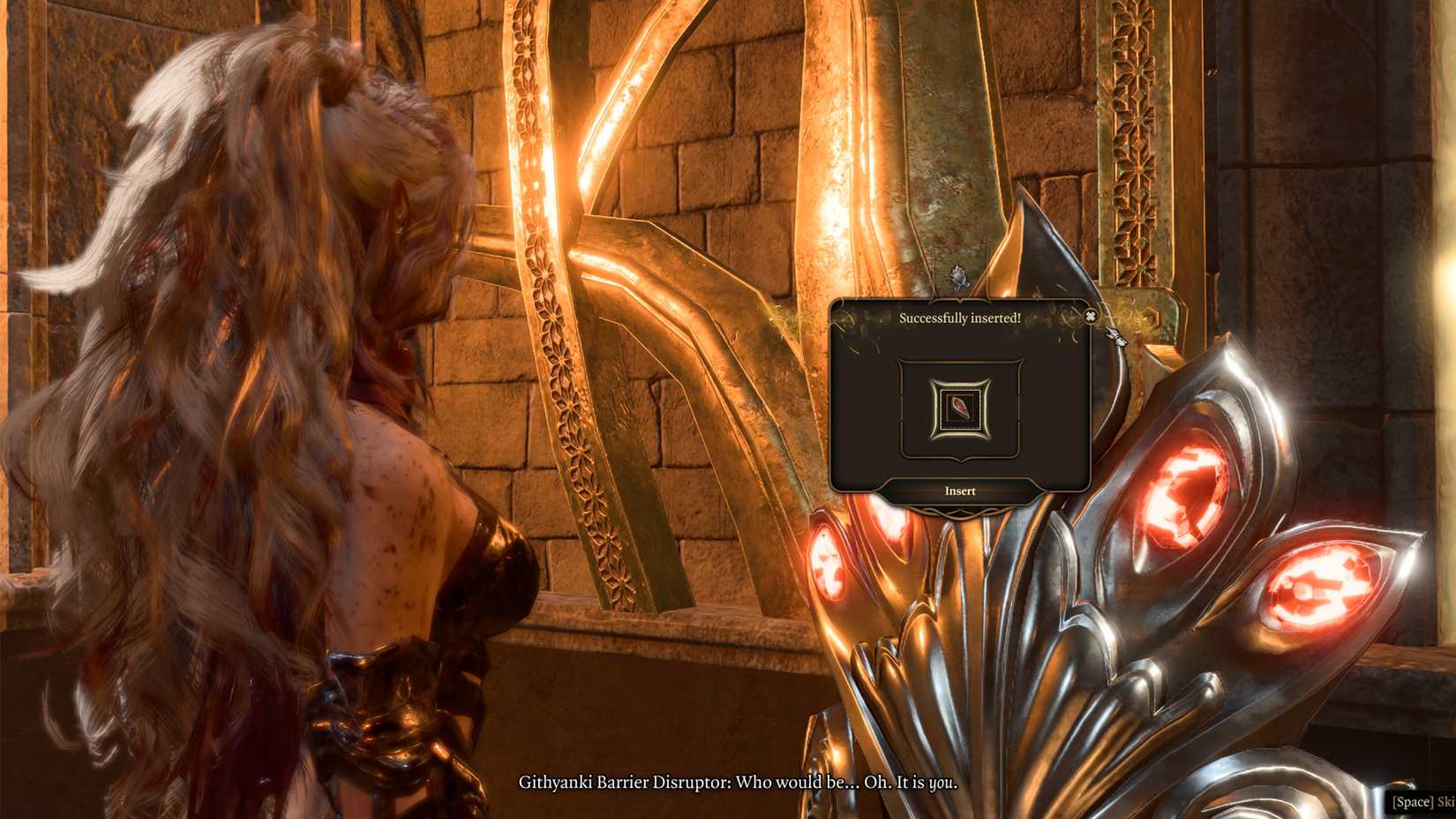
Task: Close the insertion dialog with the X
Action: 1091,316
